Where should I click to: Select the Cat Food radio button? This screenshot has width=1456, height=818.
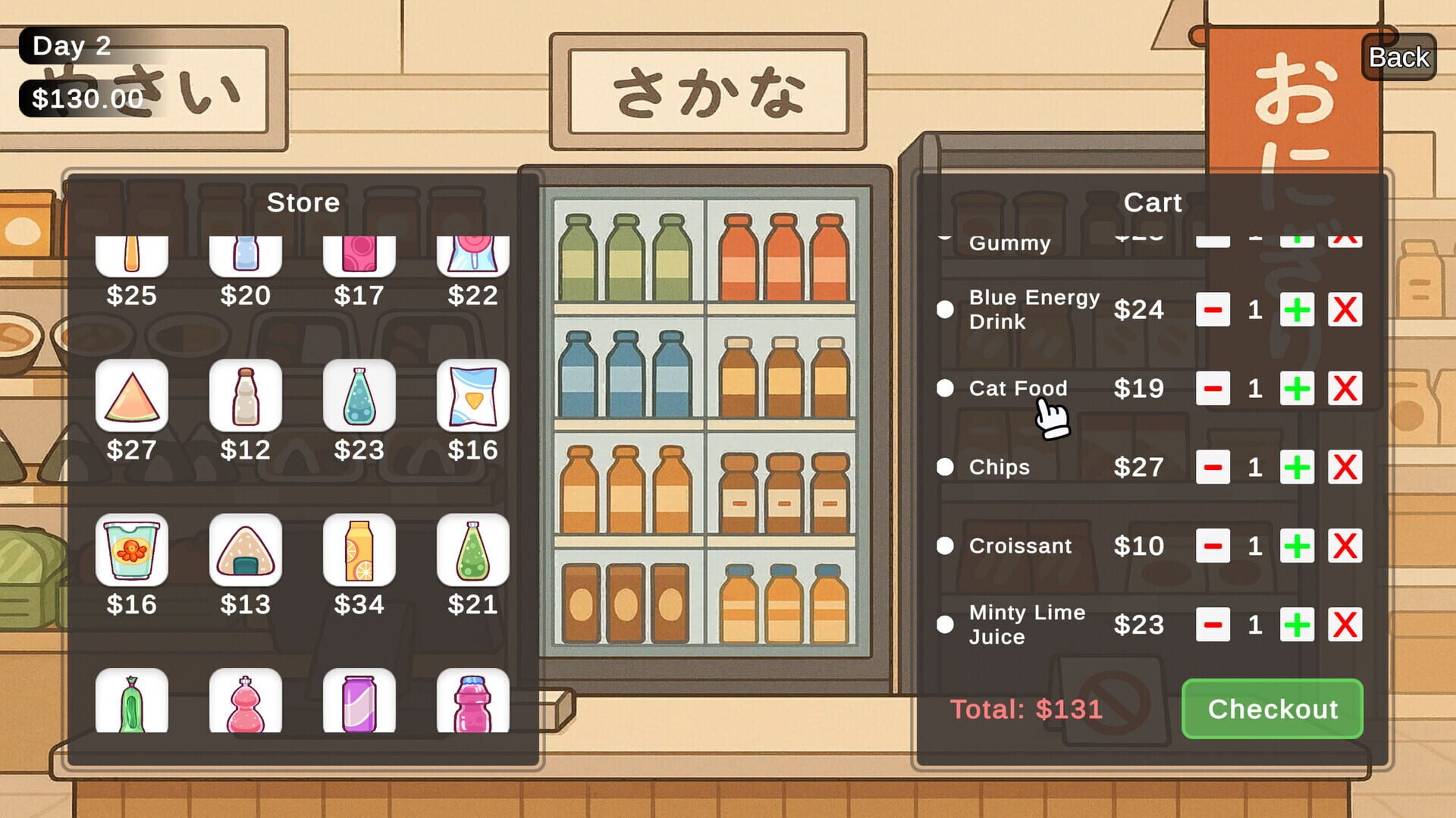pos(945,389)
